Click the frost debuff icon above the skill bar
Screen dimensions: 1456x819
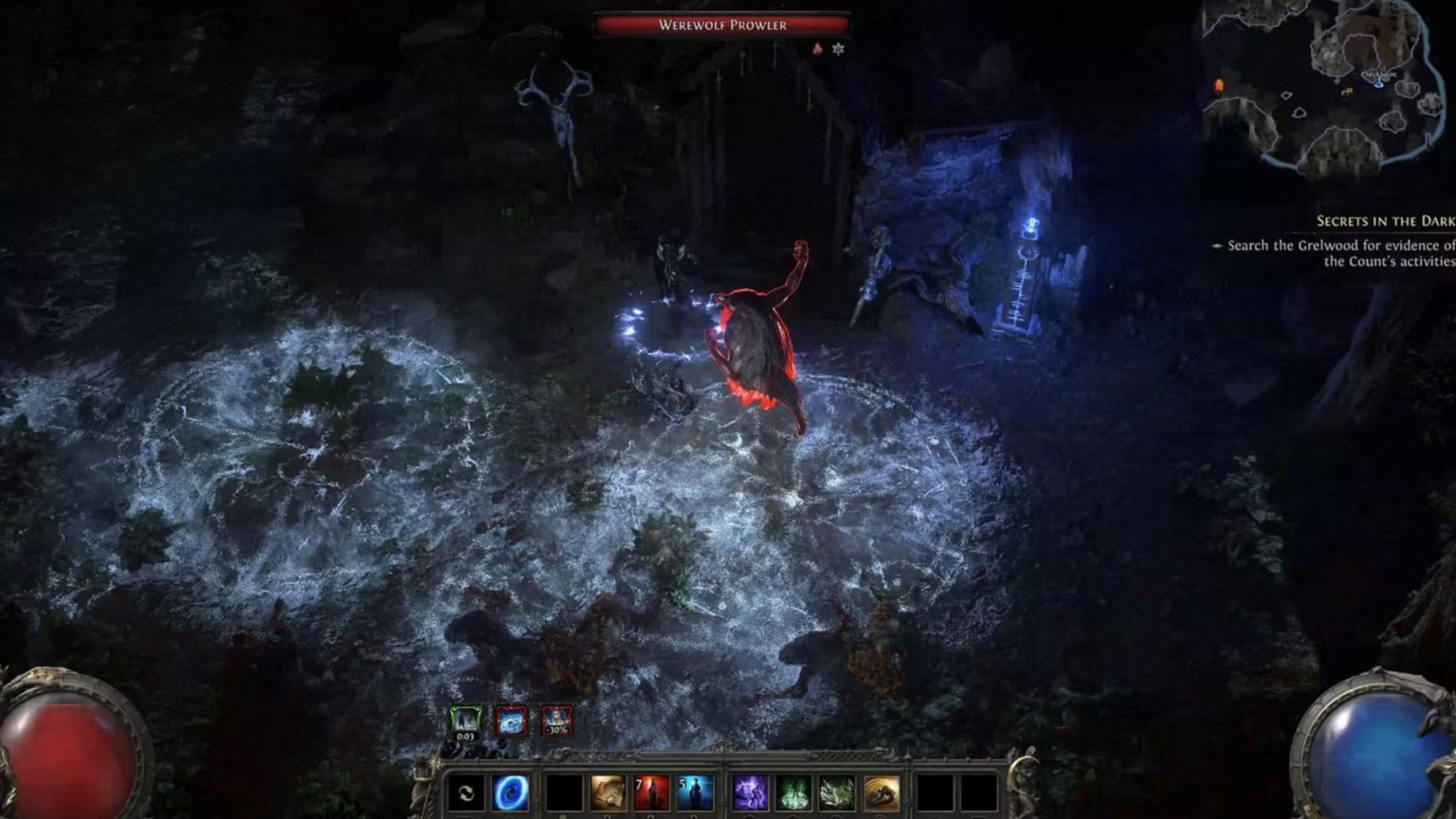pos(512,720)
